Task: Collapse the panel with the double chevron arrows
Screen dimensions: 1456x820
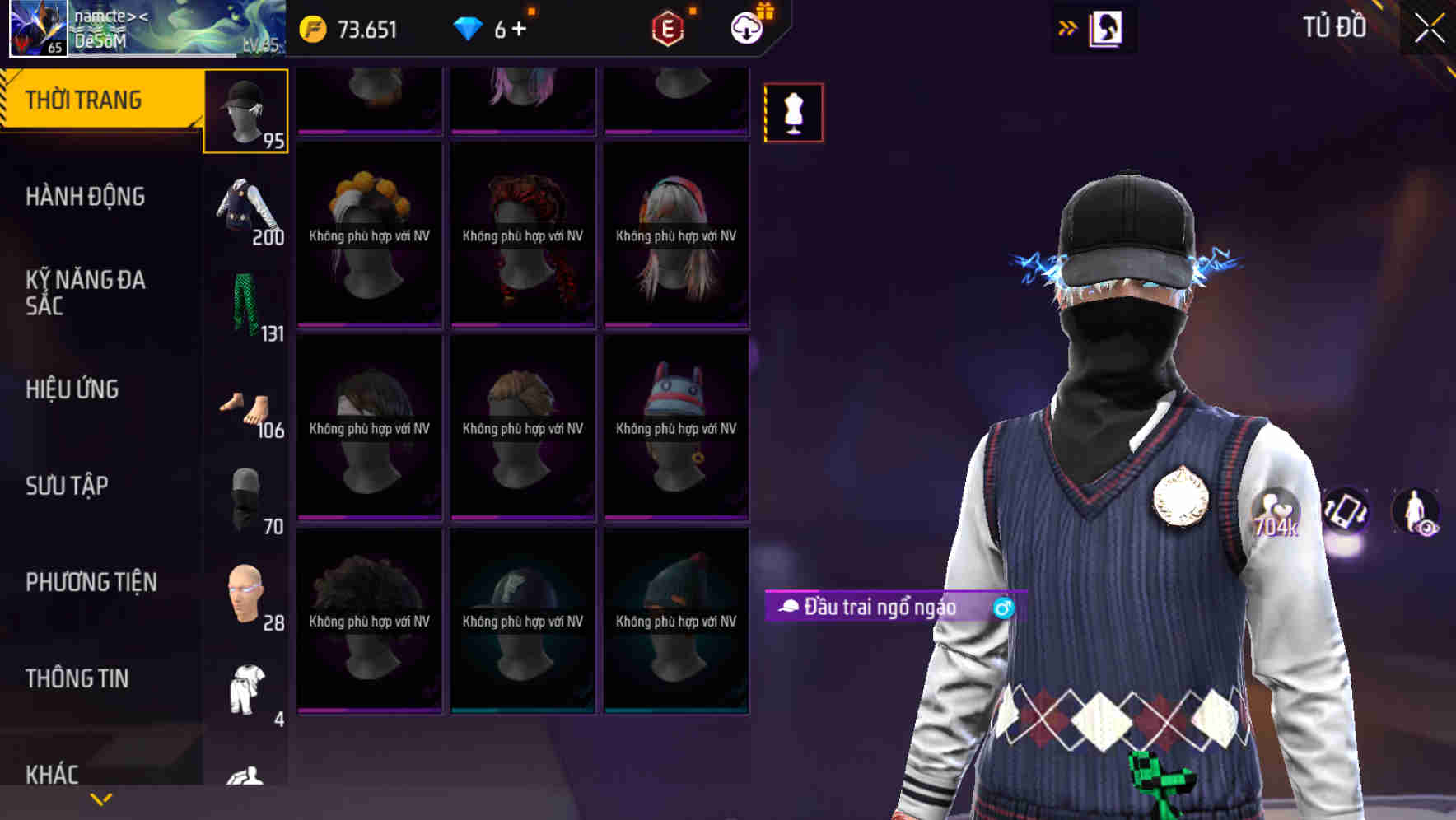Action: 1067,26
